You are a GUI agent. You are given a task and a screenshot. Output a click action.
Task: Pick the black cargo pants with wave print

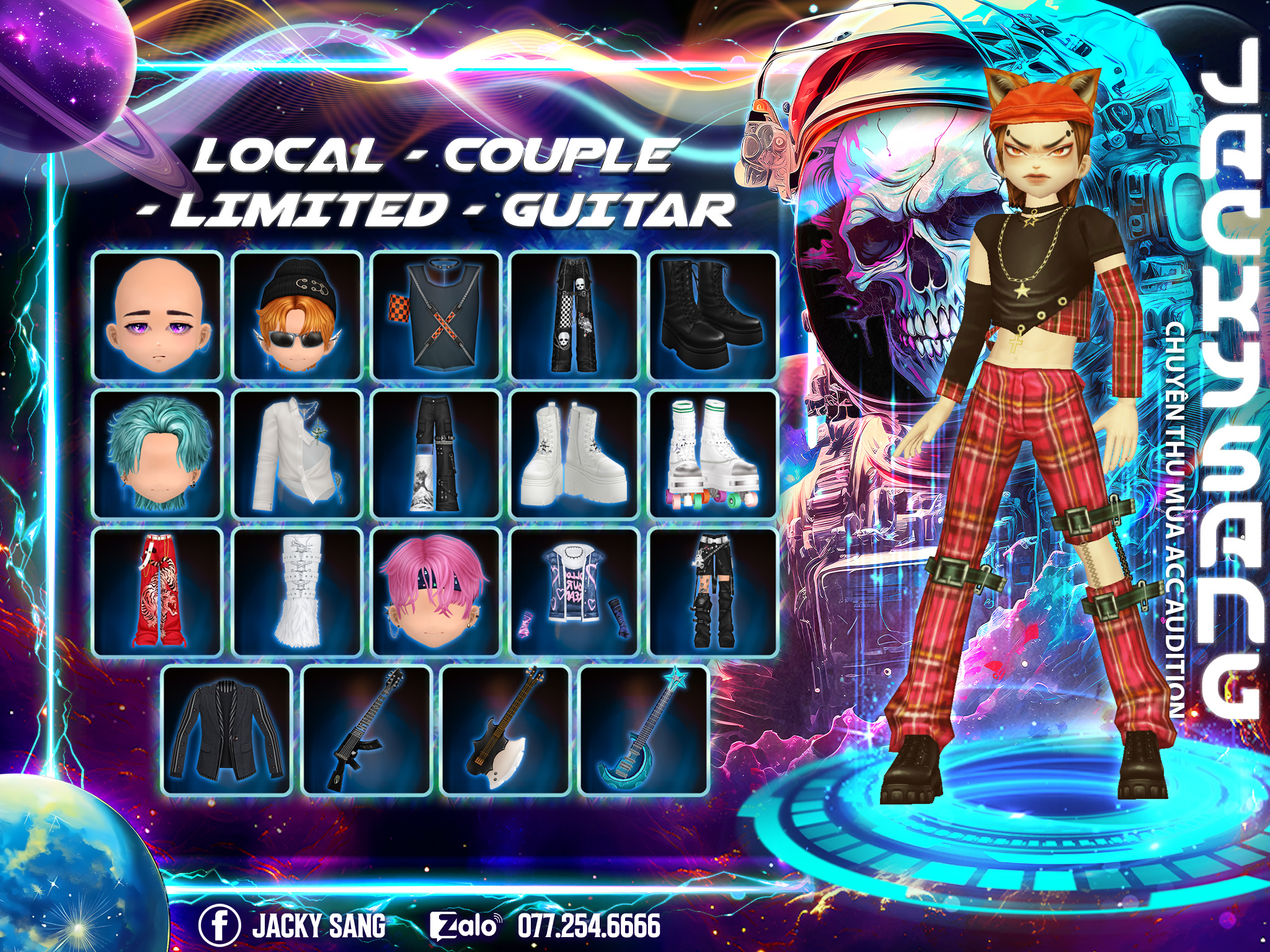(436, 454)
